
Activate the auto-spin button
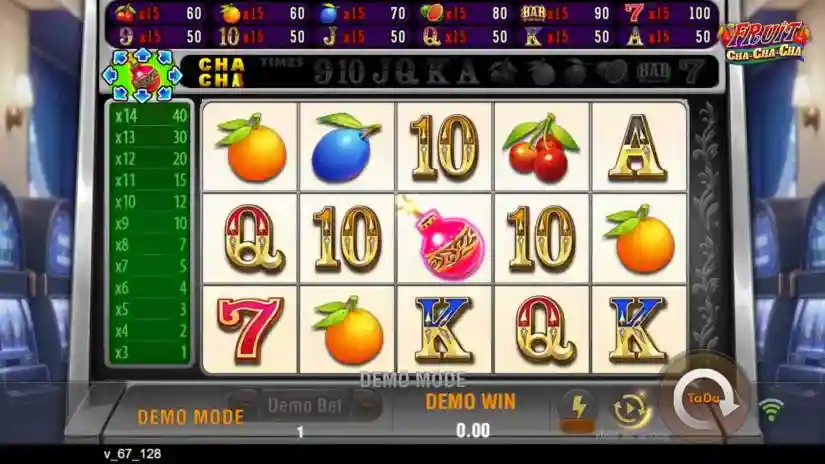631,408
